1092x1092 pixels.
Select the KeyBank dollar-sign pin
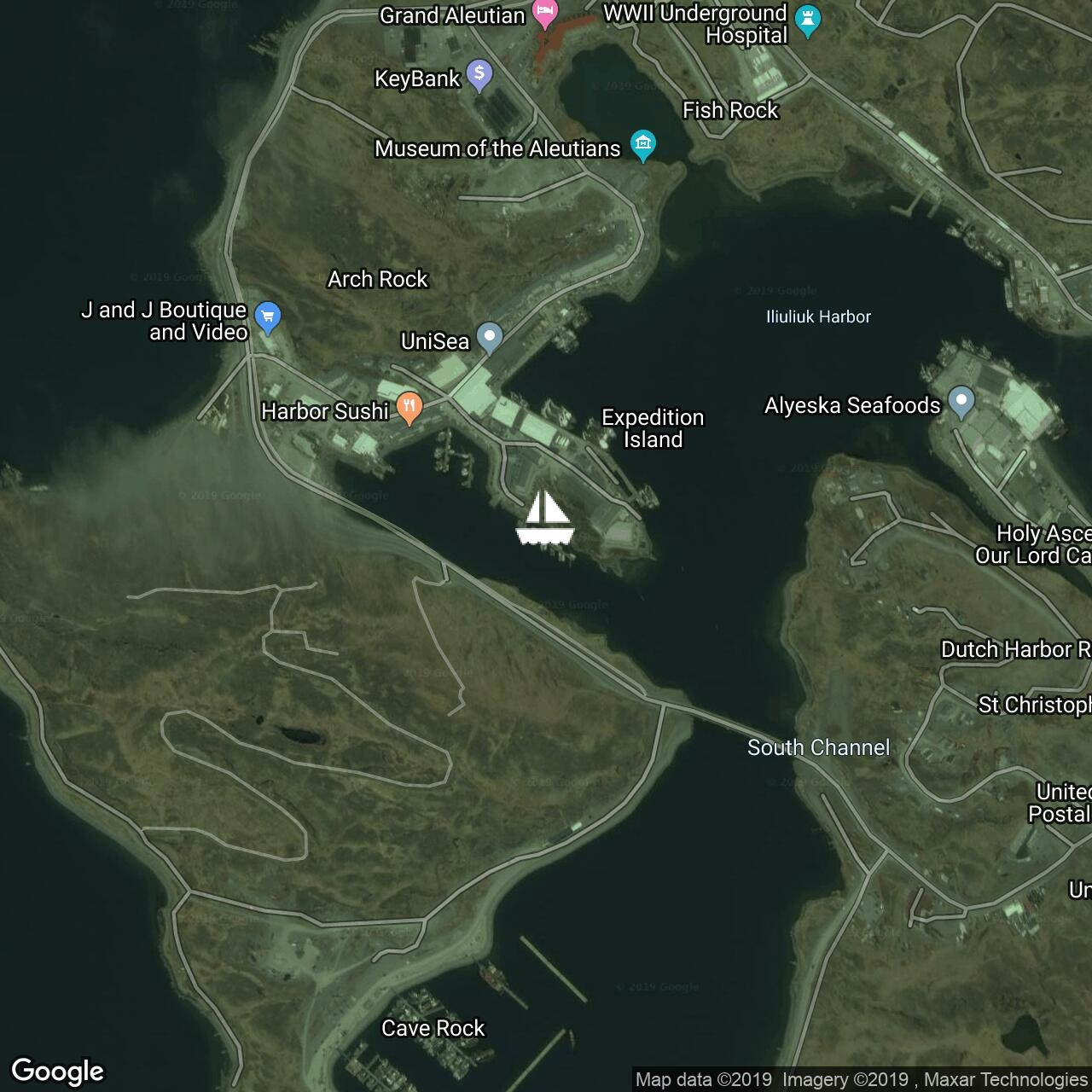[479, 74]
